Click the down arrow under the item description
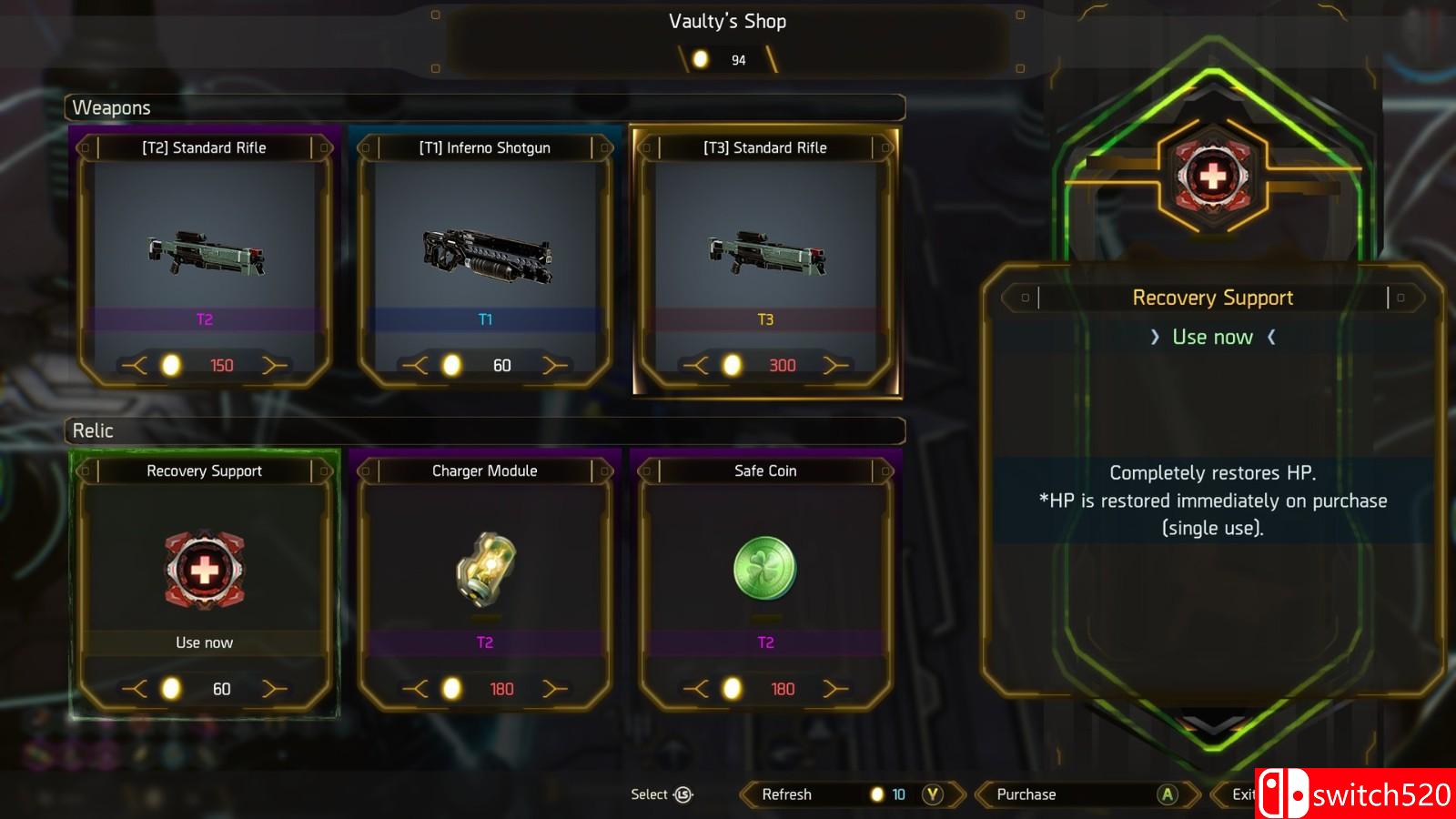 pos(1213,724)
